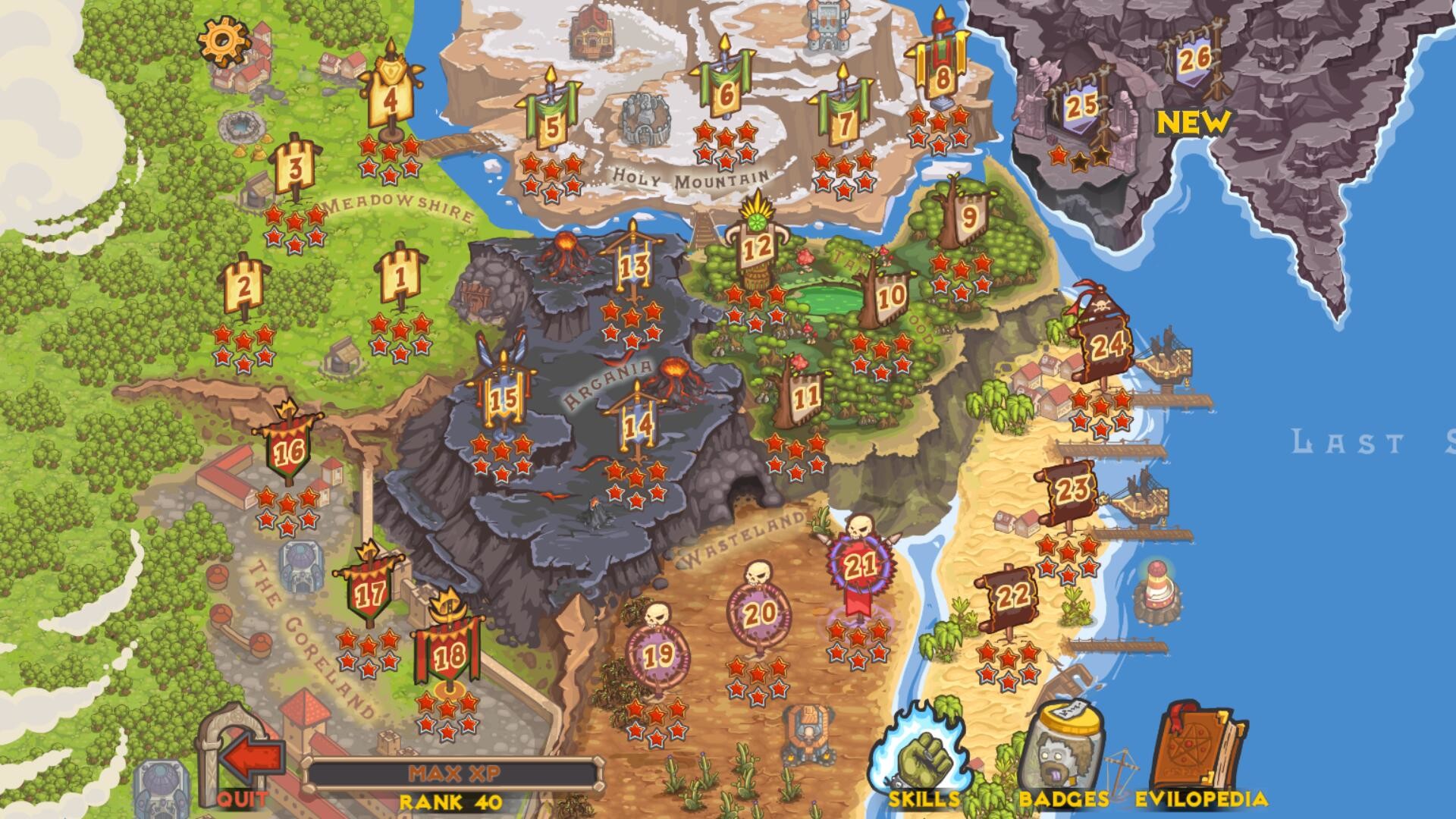Open level 25 with partial stars
This screenshot has width=1456, height=819.
(1082, 106)
